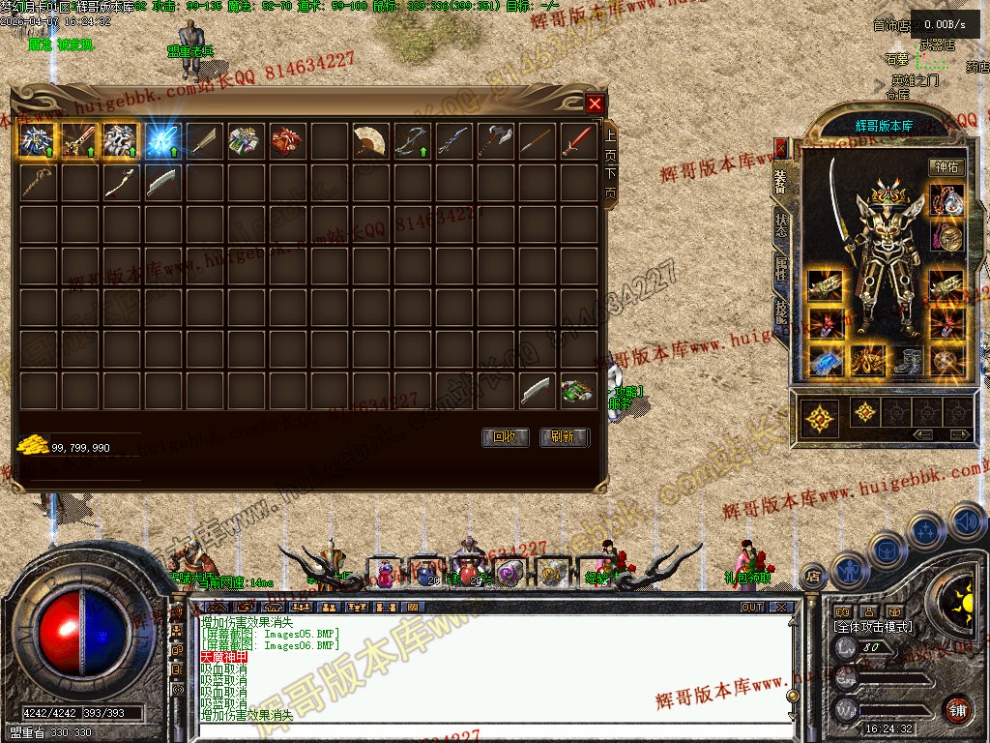Select the equipped boots slot

906,360
